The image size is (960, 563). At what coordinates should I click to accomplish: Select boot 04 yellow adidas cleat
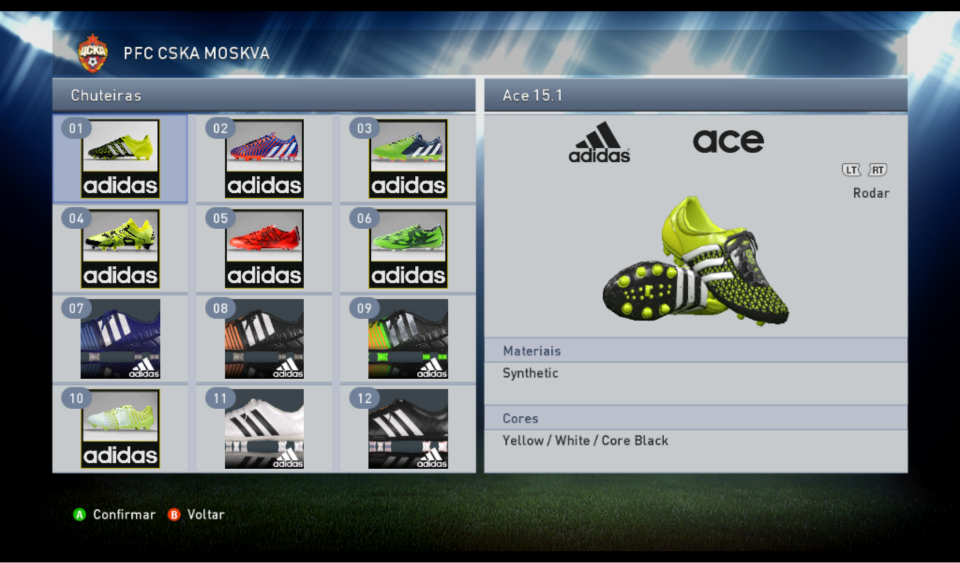(120, 248)
